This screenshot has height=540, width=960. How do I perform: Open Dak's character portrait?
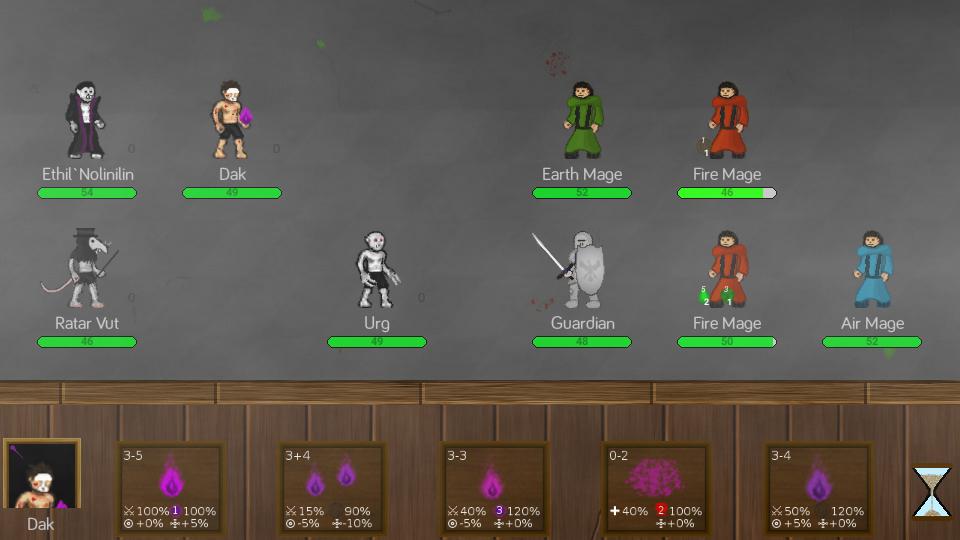coord(41,477)
